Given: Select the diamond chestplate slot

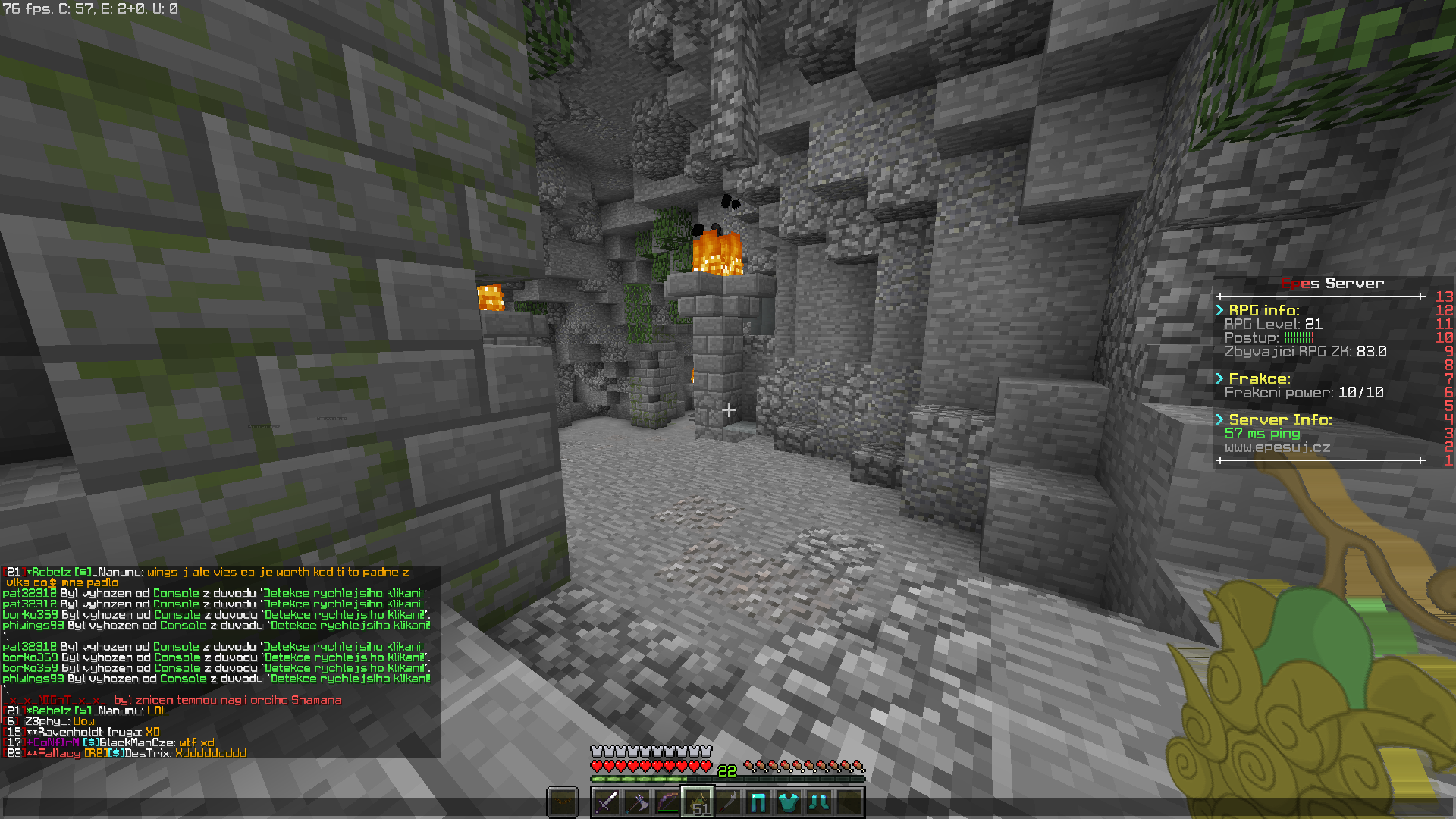Looking at the screenshot, I should [789, 802].
